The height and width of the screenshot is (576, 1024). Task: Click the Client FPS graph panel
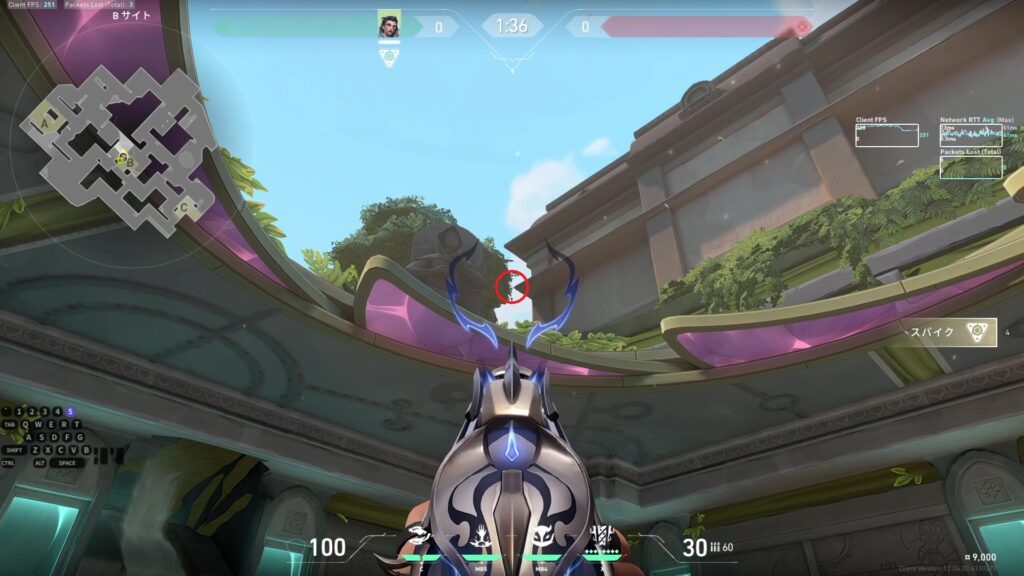[886, 135]
